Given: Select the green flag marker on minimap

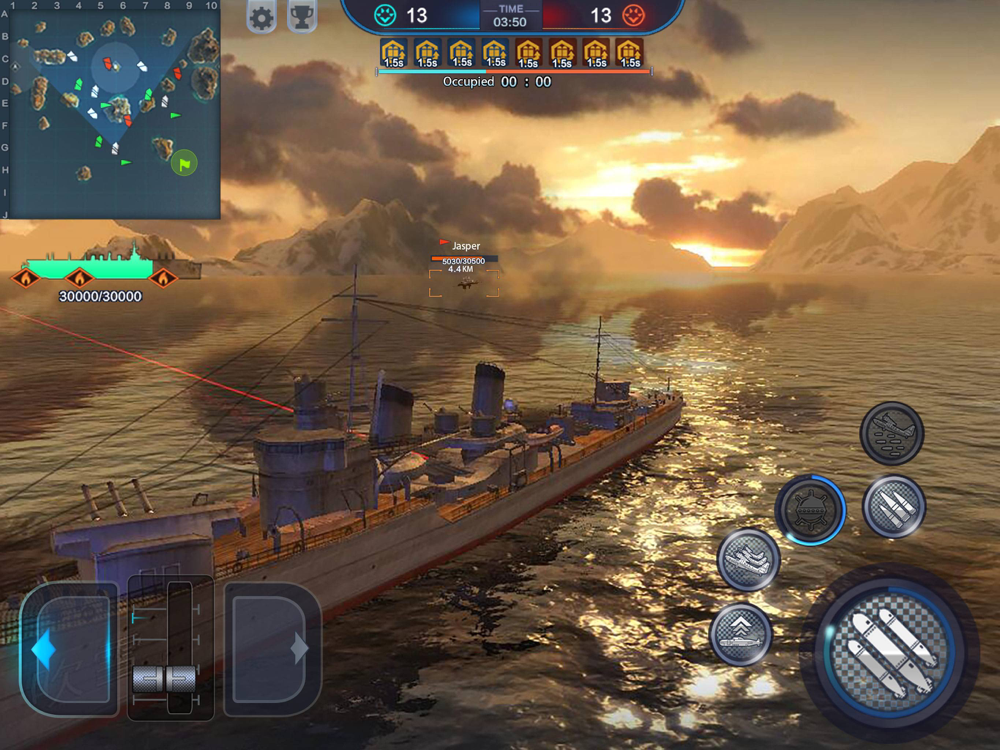Looking at the screenshot, I should click(183, 161).
